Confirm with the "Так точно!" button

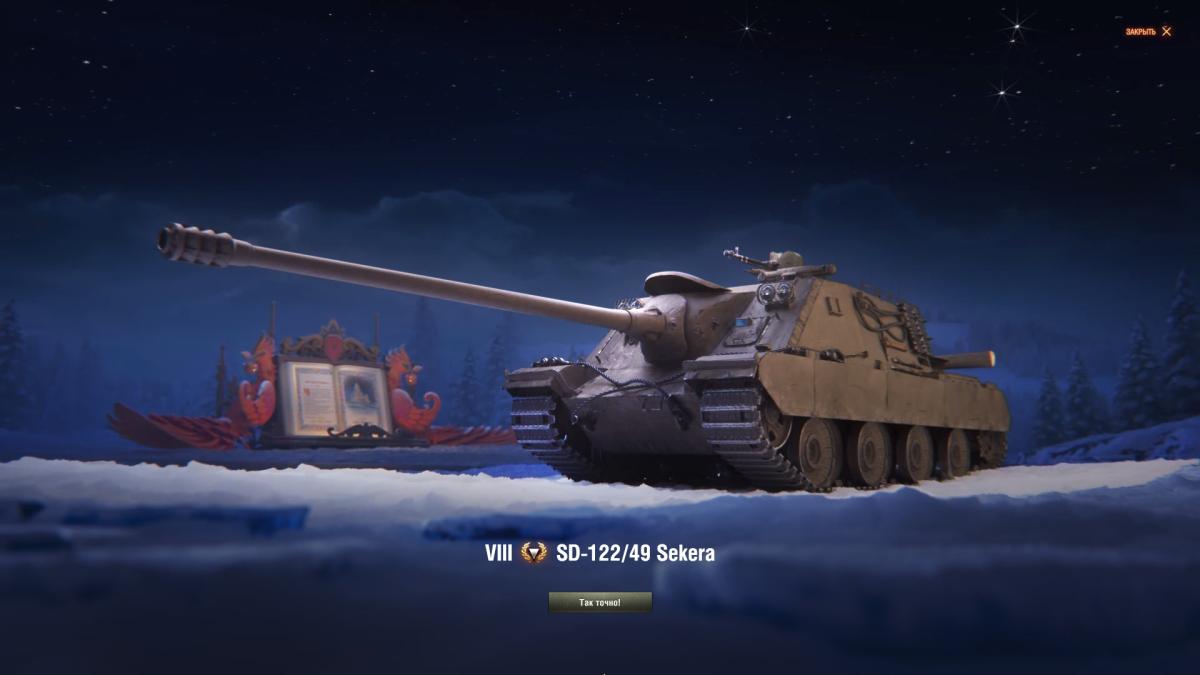(x=600, y=602)
